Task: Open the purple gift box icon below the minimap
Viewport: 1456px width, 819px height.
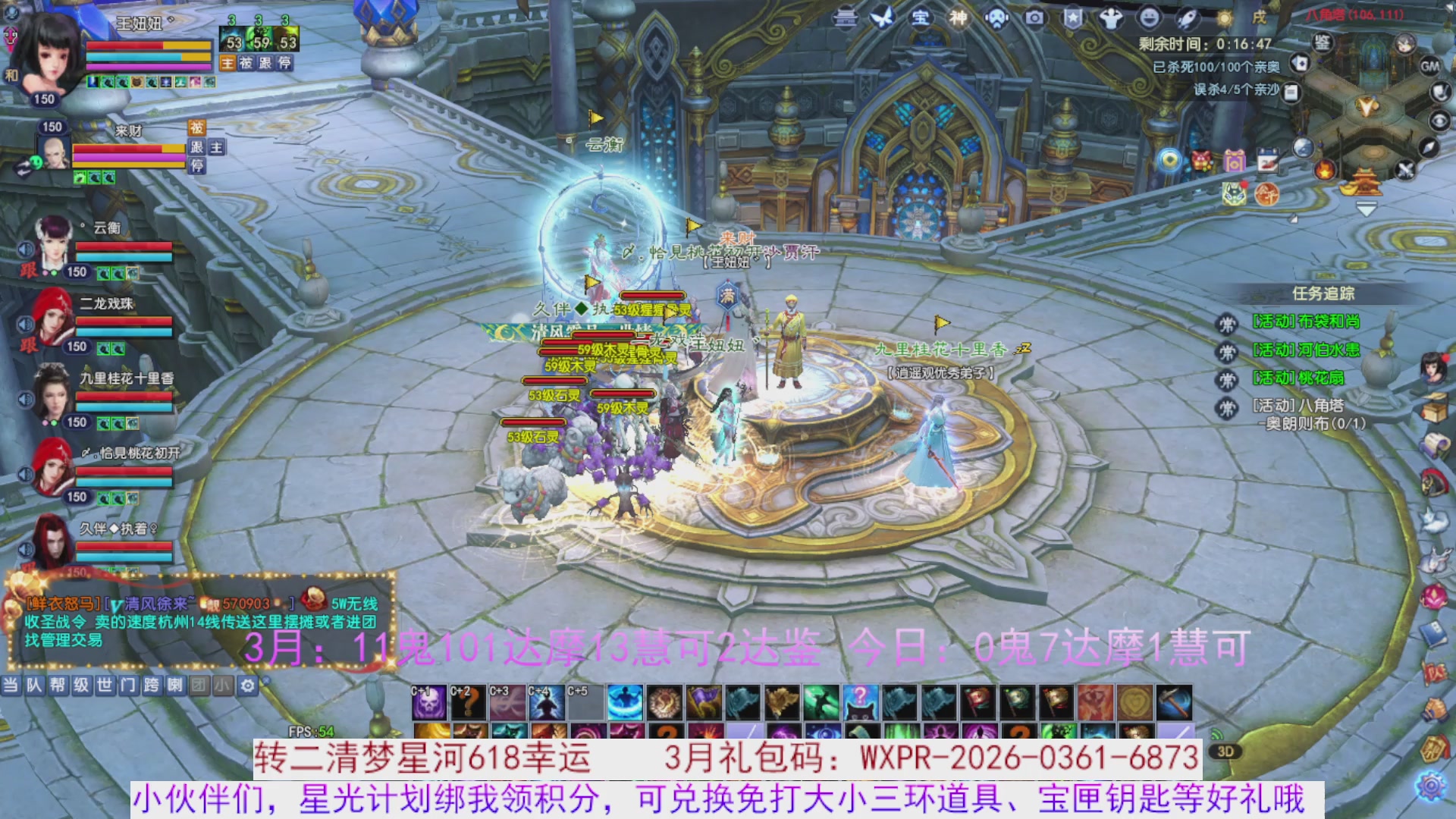Action: (x=1235, y=160)
